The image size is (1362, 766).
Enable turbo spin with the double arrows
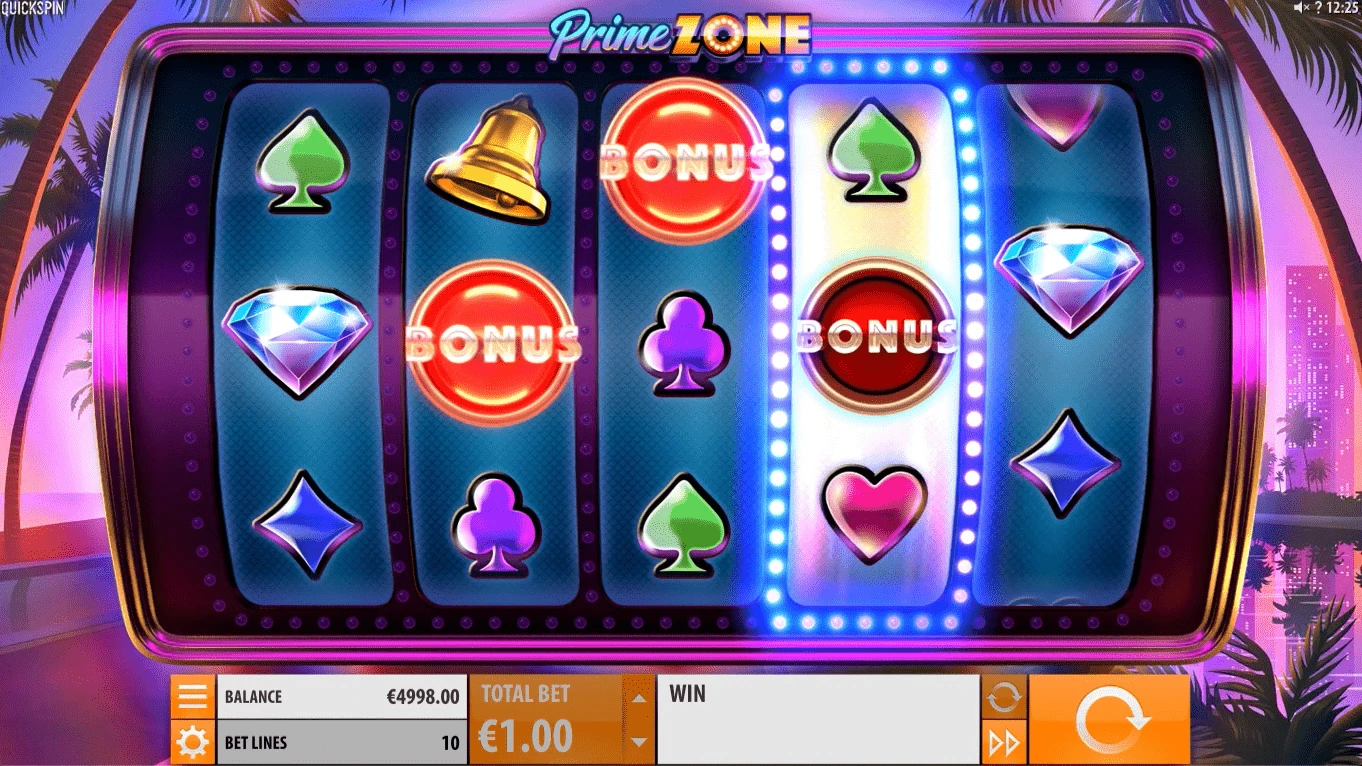(x=1003, y=740)
